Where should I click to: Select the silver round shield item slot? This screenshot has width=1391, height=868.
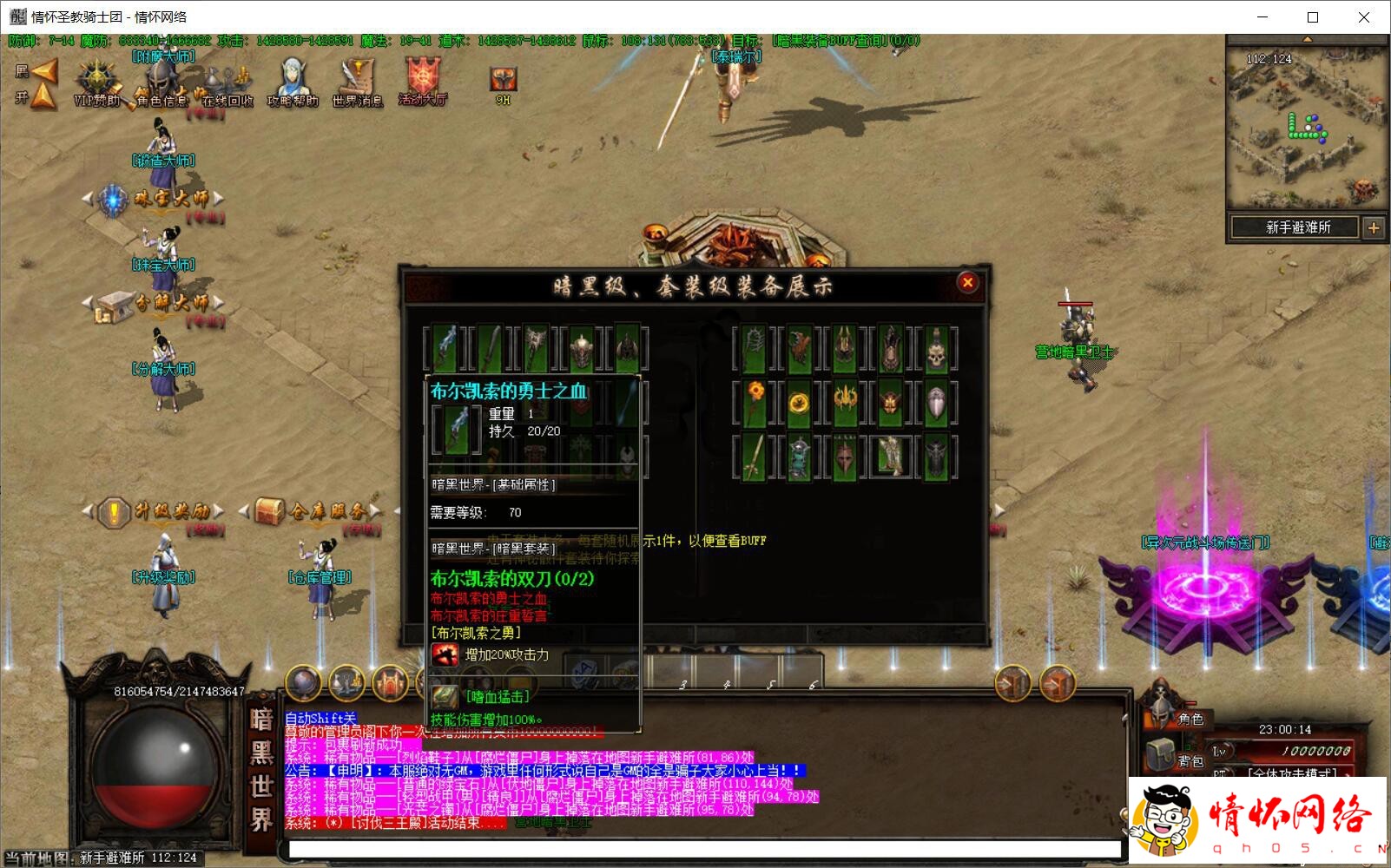point(935,403)
